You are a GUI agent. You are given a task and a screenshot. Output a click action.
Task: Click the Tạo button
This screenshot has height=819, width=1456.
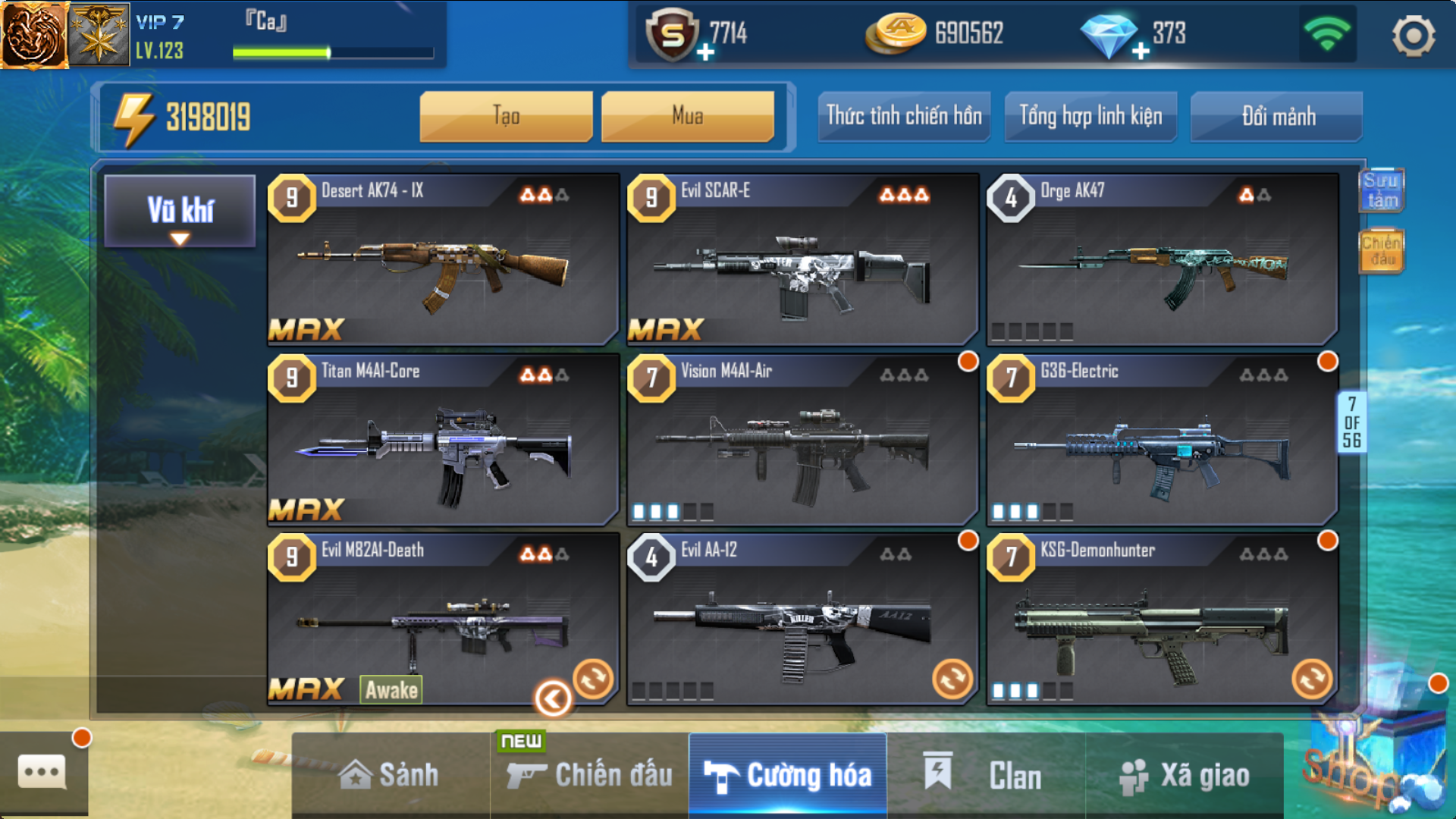coord(506,116)
